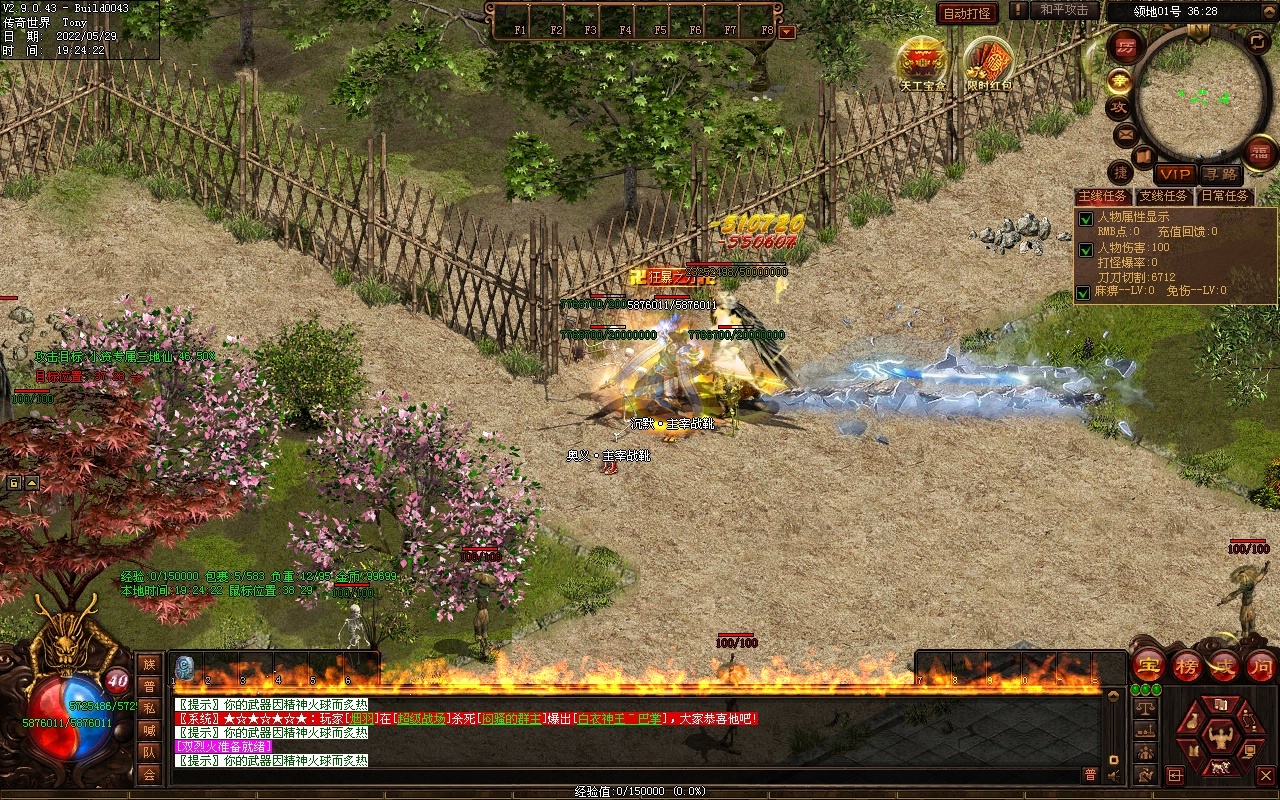
Task: Toggle the 自动打怪 auto-fight button
Action: coord(967,13)
